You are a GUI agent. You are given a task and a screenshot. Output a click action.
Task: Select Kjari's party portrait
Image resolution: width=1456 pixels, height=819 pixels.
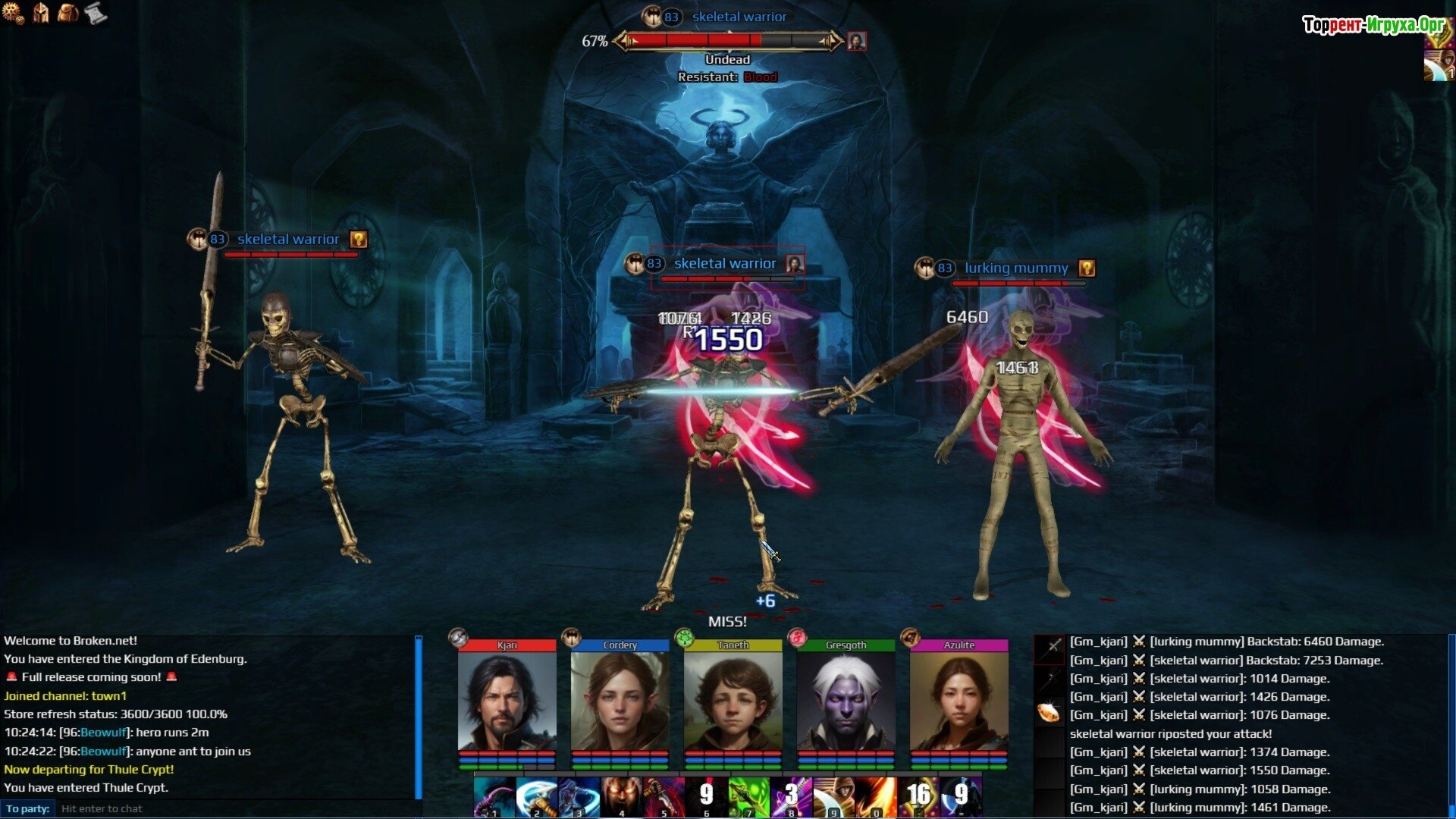coord(507,701)
